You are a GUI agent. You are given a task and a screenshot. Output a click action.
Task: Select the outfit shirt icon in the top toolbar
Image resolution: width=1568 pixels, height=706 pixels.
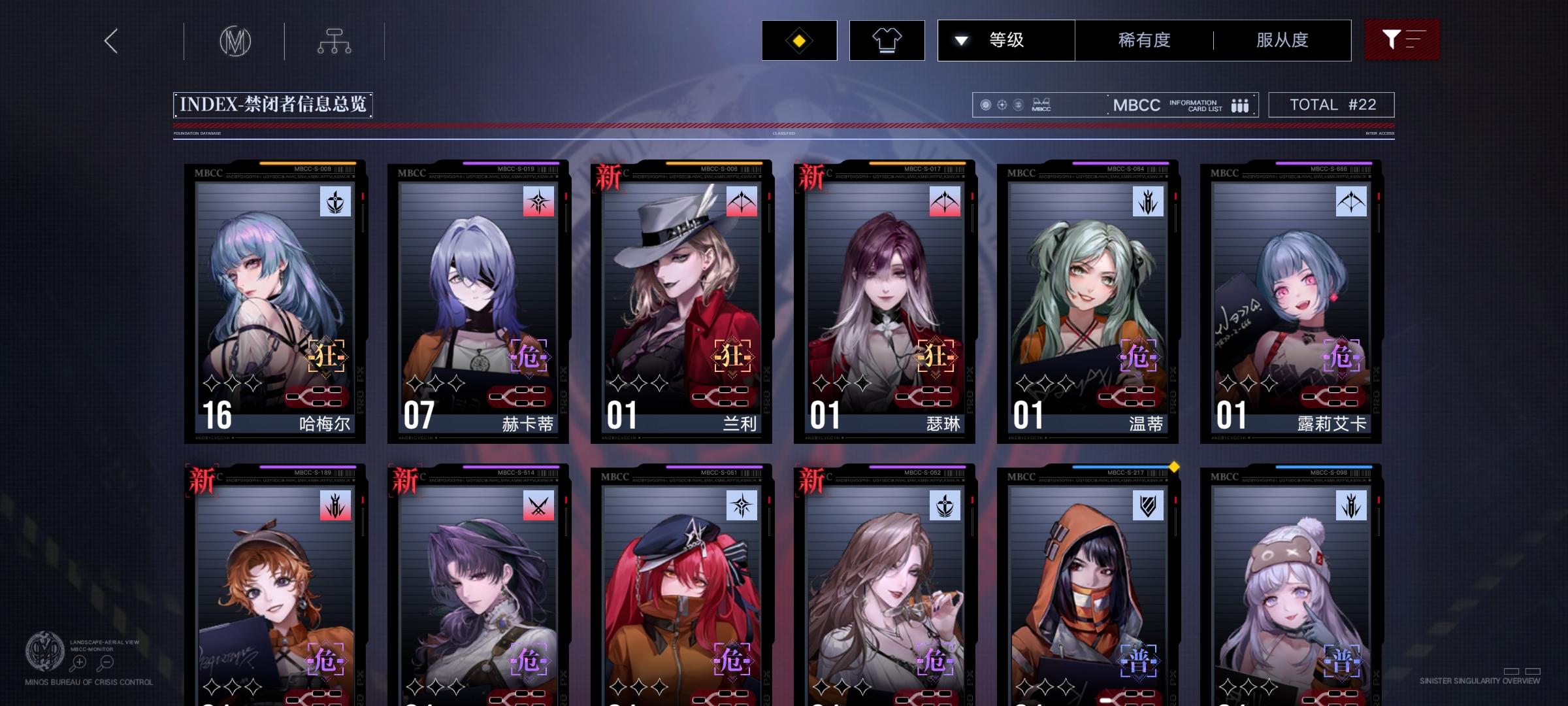click(887, 40)
